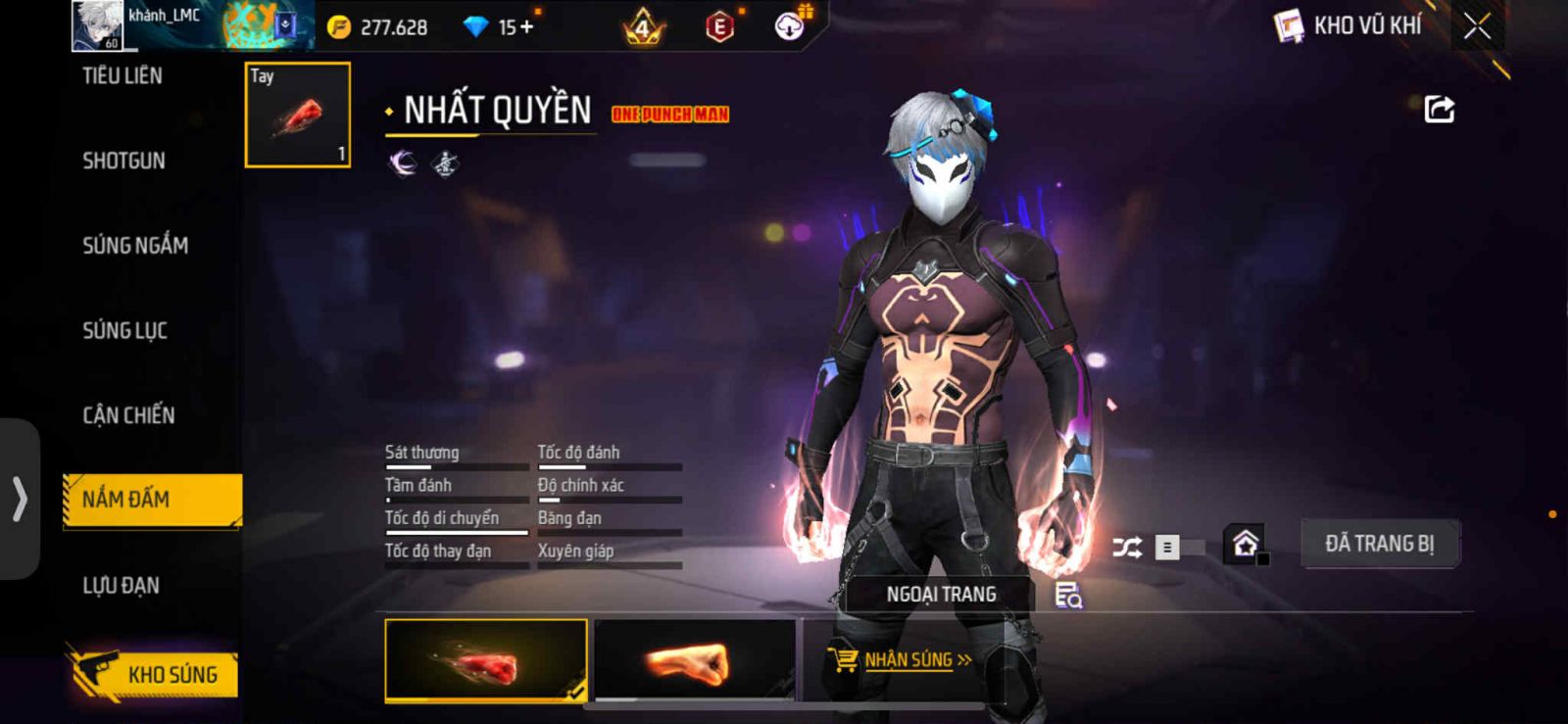Open the Ngoại Trang skin tab
Screen dimensions: 1568x724
(x=941, y=595)
